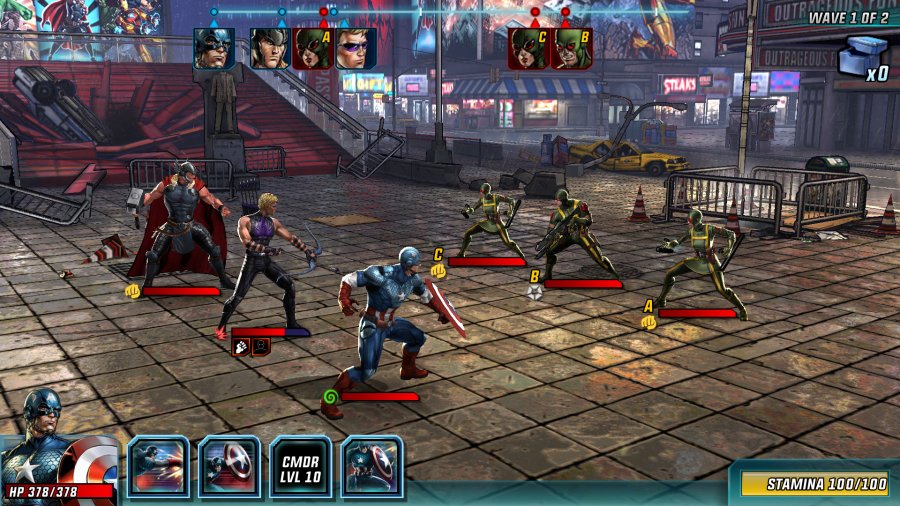
Task: Click enemy C's portrait in turn order
Action: [x=528, y=48]
